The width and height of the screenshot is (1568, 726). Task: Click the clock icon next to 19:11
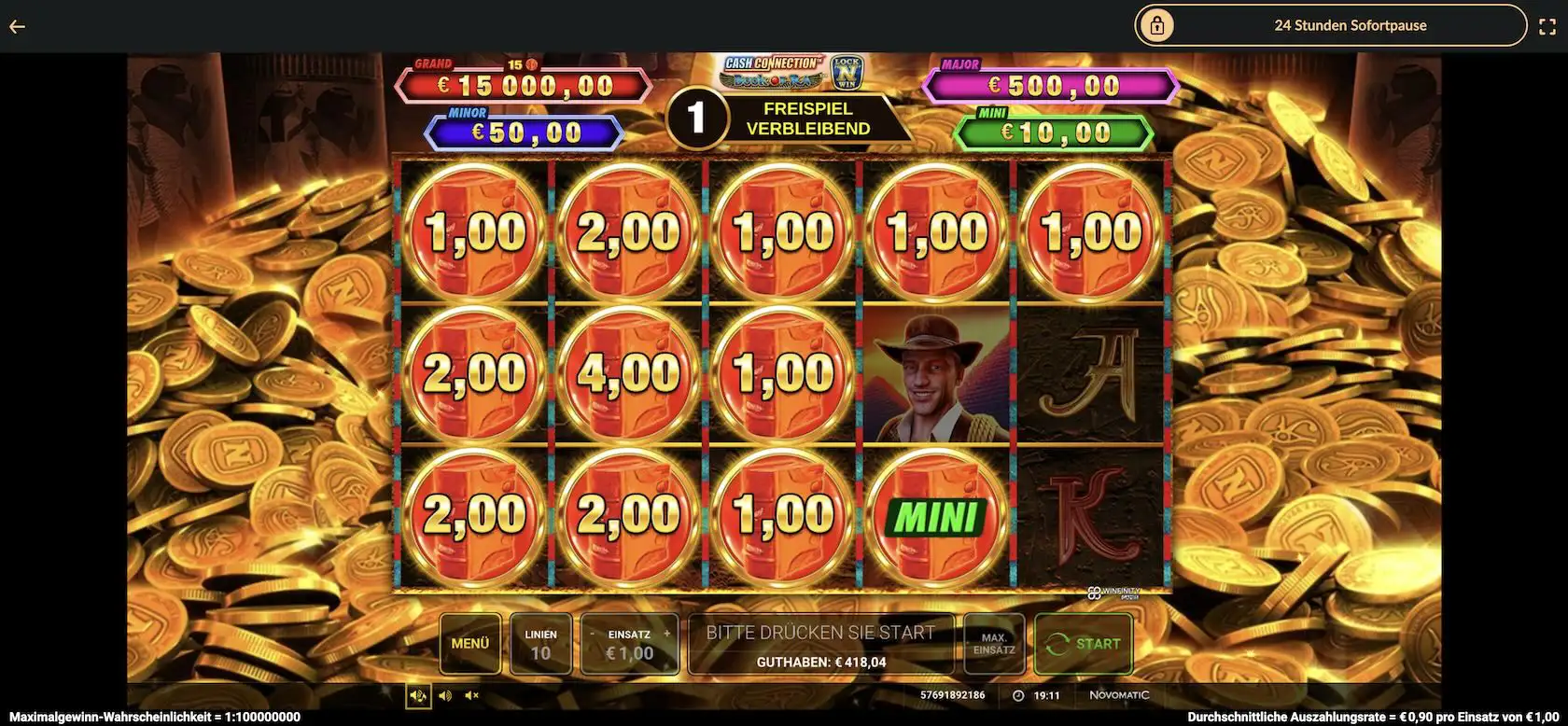click(x=1016, y=694)
